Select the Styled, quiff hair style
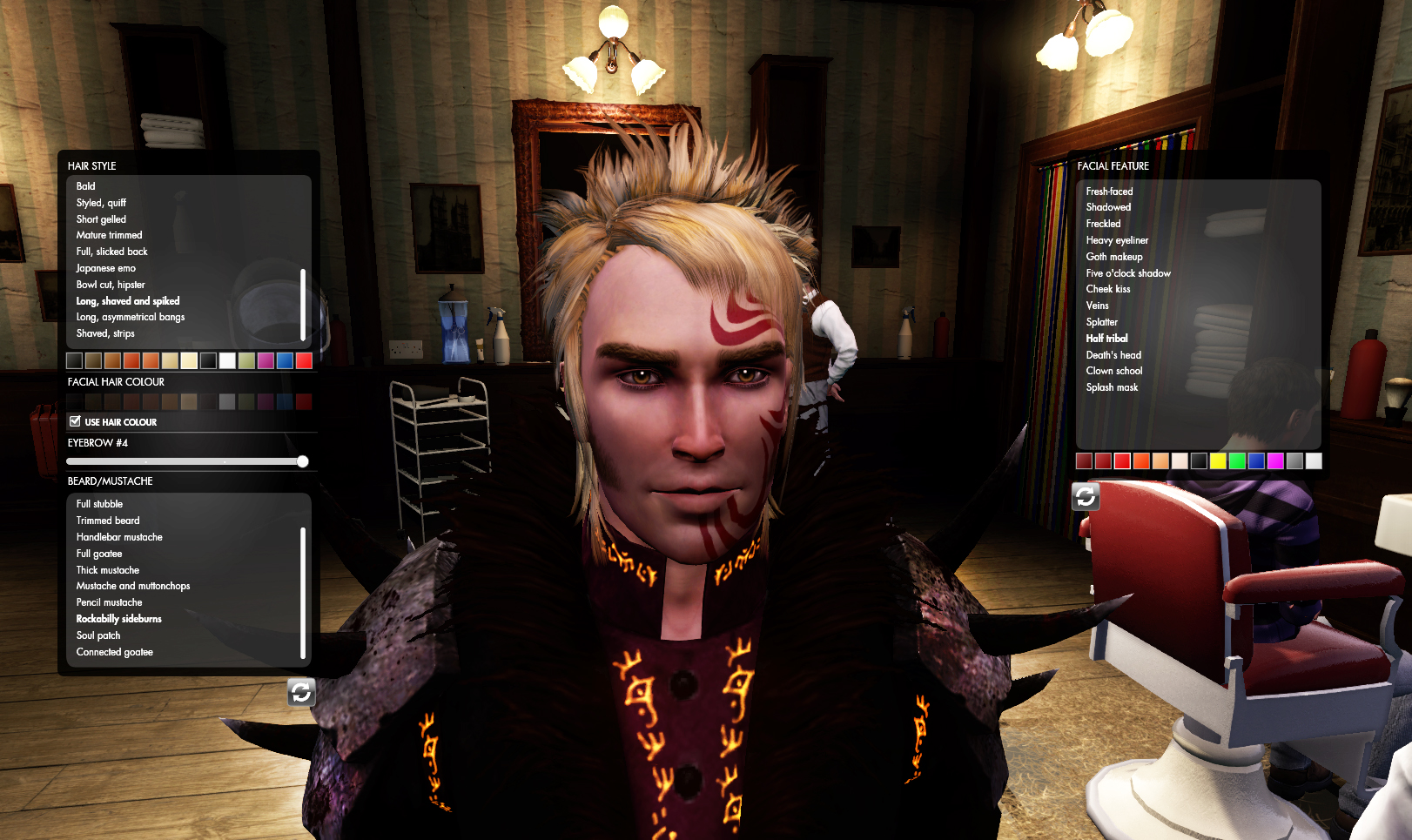The image size is (1412, 840). pyautogui.click(x=102, y=202)
